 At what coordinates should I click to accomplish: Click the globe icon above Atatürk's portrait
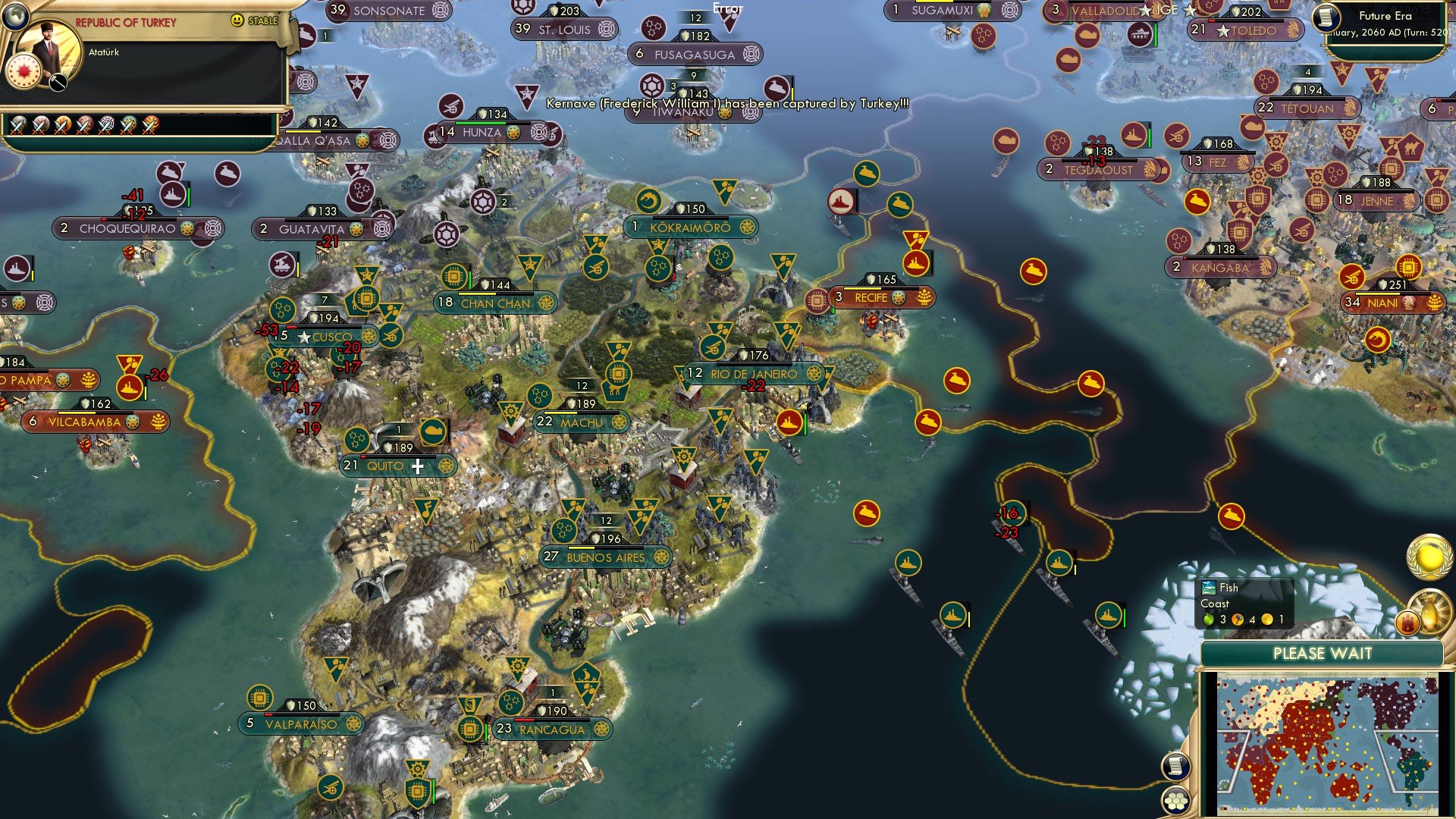15,14
